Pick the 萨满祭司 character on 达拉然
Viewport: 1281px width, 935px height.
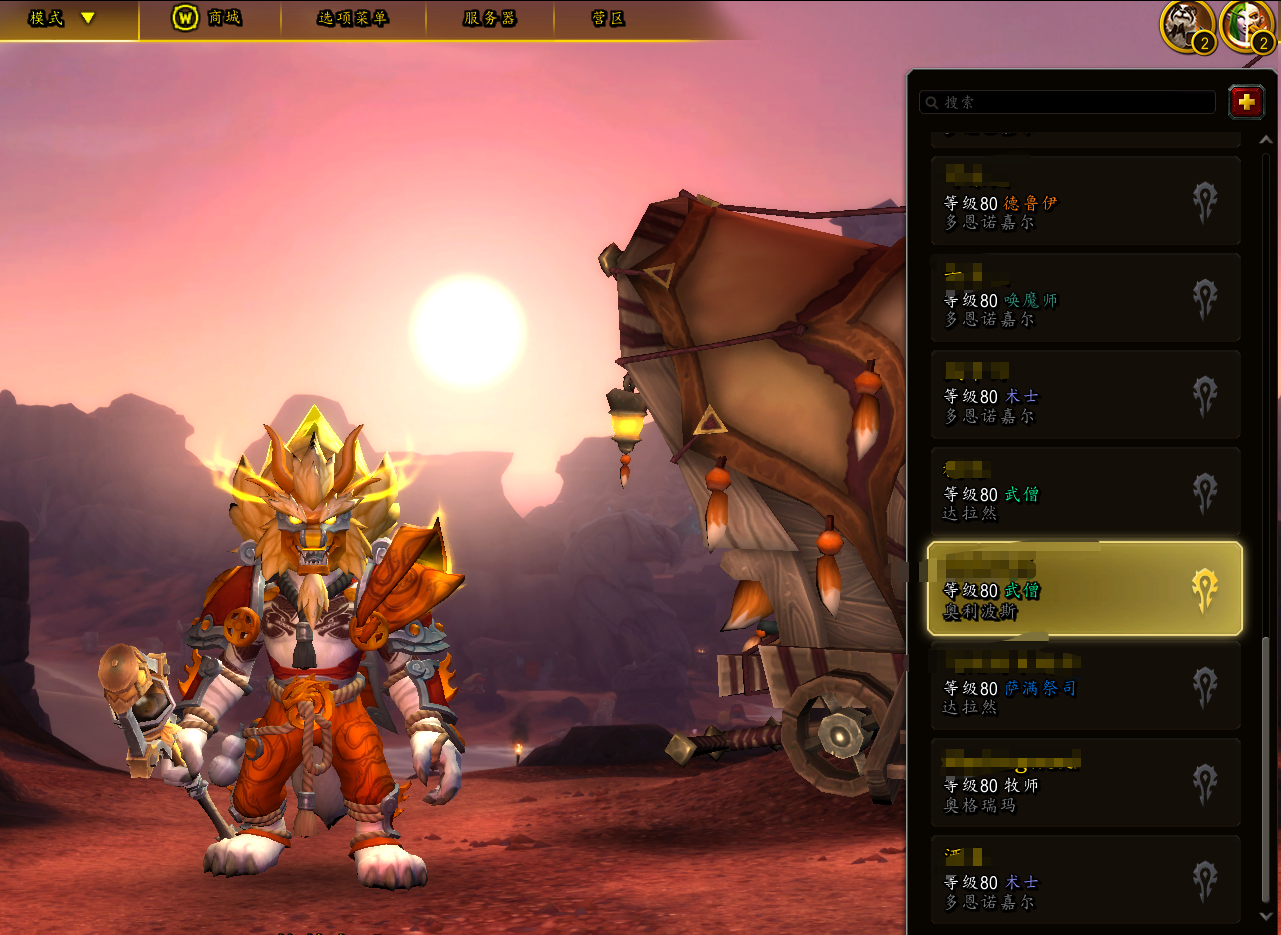click(1085, 686)
